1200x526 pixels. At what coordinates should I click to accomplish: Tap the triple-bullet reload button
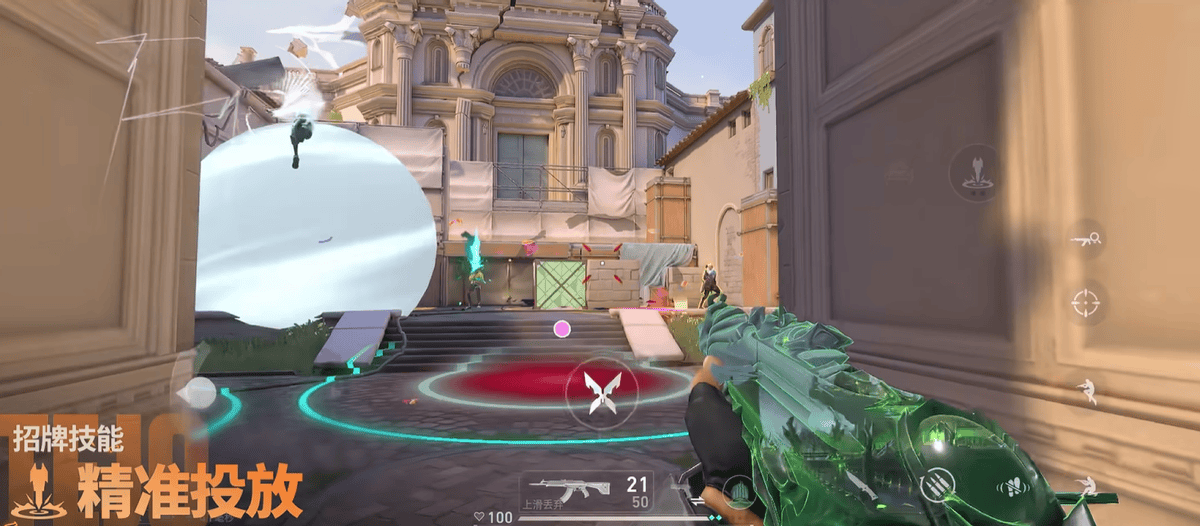(937, 485)
